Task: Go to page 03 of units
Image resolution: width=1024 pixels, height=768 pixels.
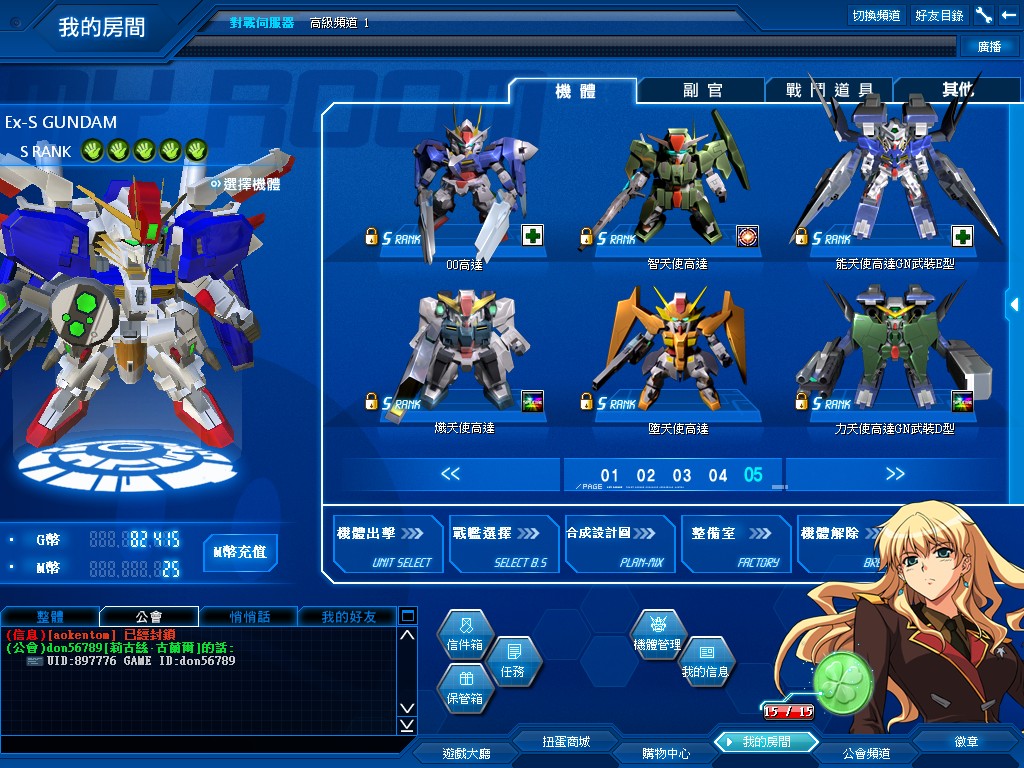Action: click(682, 475)
